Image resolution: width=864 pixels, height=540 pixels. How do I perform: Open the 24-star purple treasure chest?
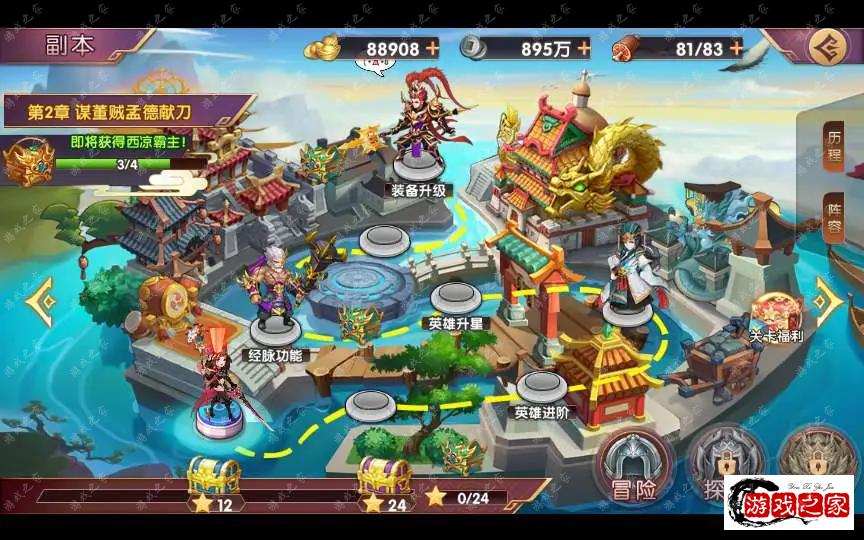384,476
